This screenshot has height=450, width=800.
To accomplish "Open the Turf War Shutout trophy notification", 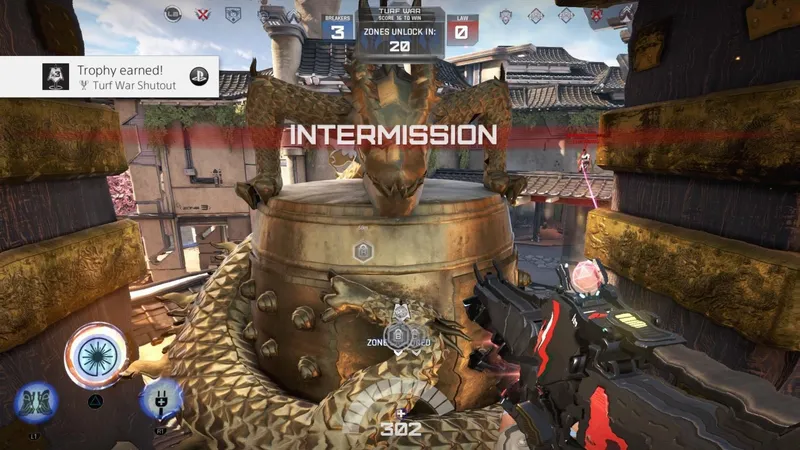I will coord(108,77).
